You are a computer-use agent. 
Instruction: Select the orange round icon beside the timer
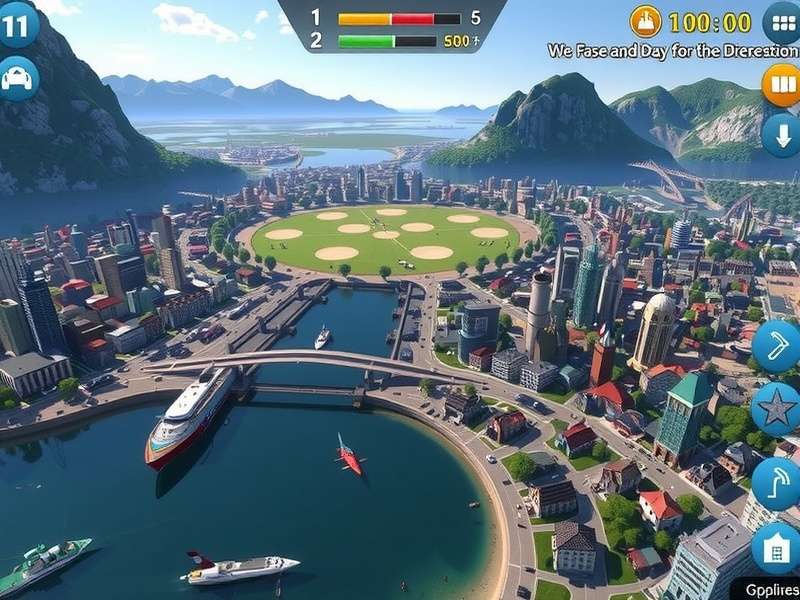[x=646, y=21]
